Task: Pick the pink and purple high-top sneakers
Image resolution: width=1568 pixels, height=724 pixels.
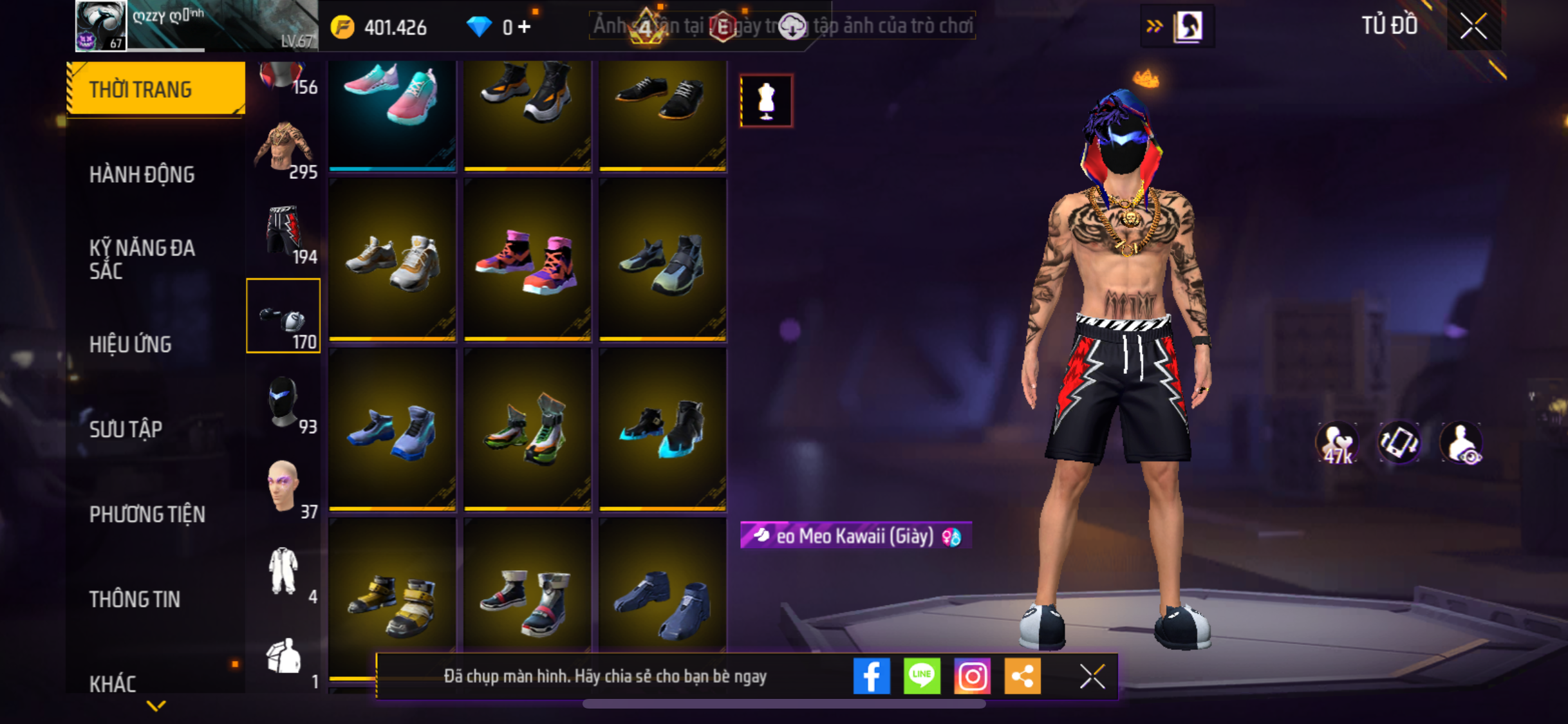Action: click(x=527, y=261)
